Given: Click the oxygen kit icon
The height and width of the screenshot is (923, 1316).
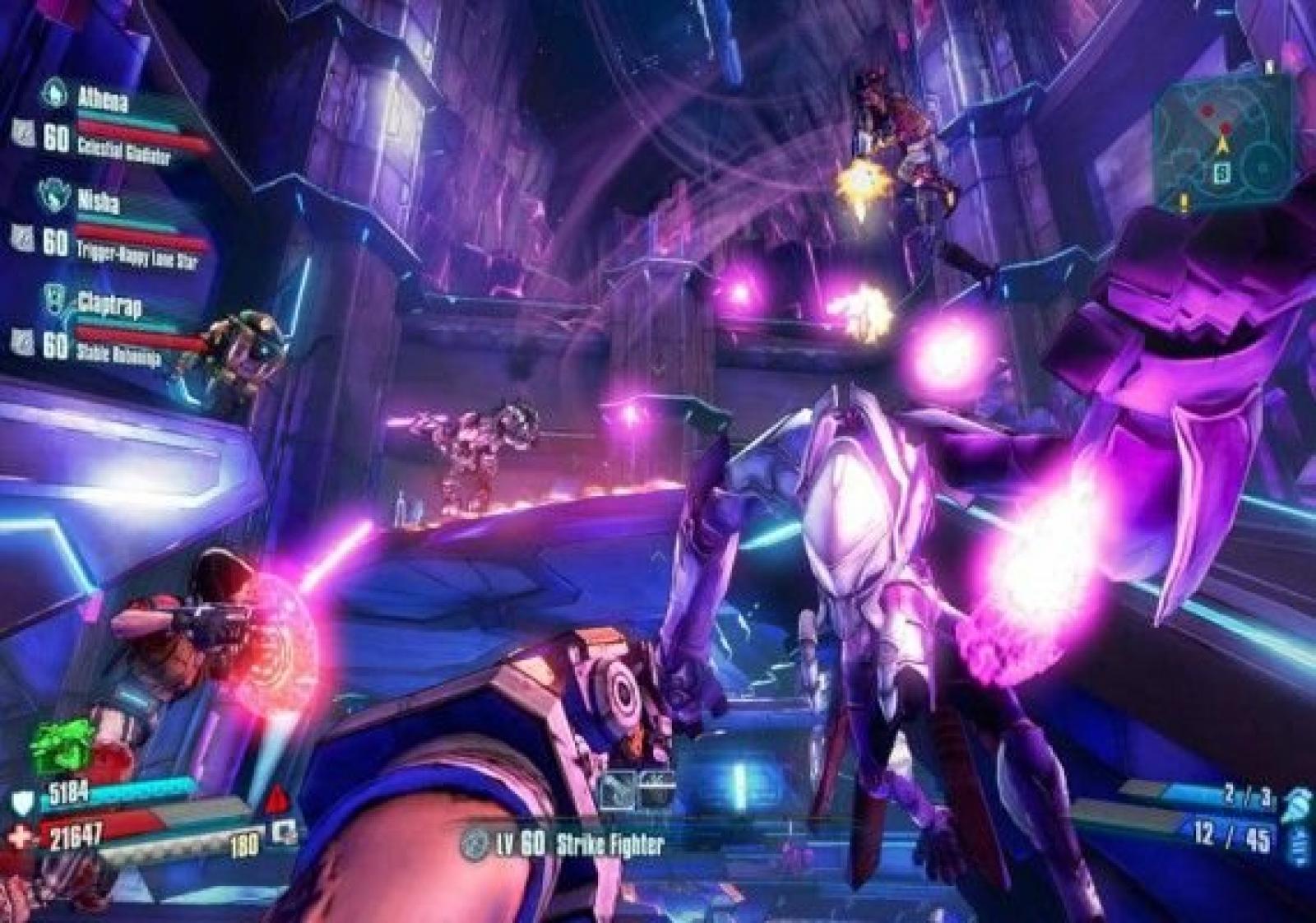Looking at the screenshot, I should click(284, 831).
